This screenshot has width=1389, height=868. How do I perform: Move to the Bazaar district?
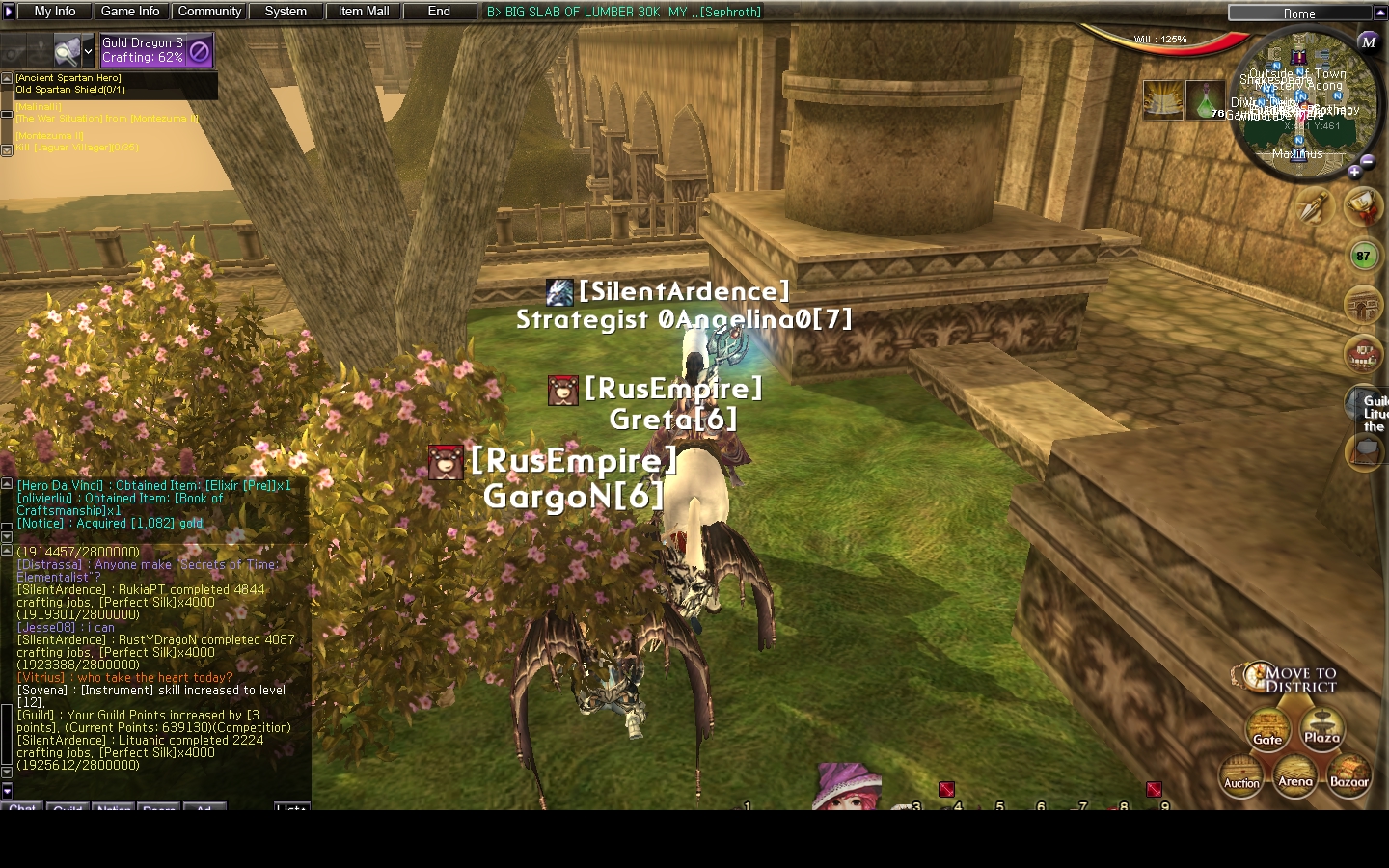click(1348, 773)
